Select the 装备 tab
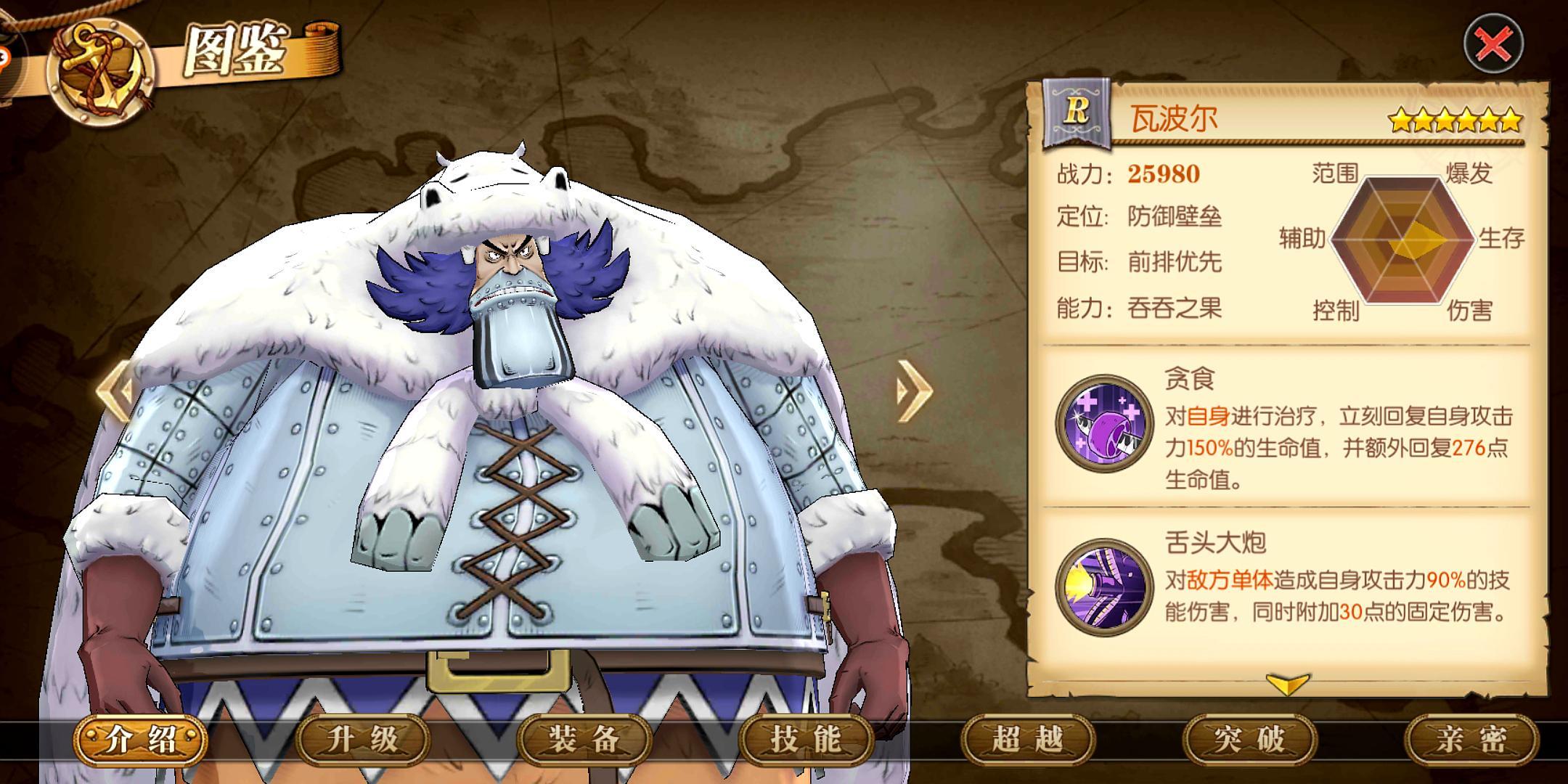Image resolution: width=1568 pixels, height=784 pixels. (584, 740)
